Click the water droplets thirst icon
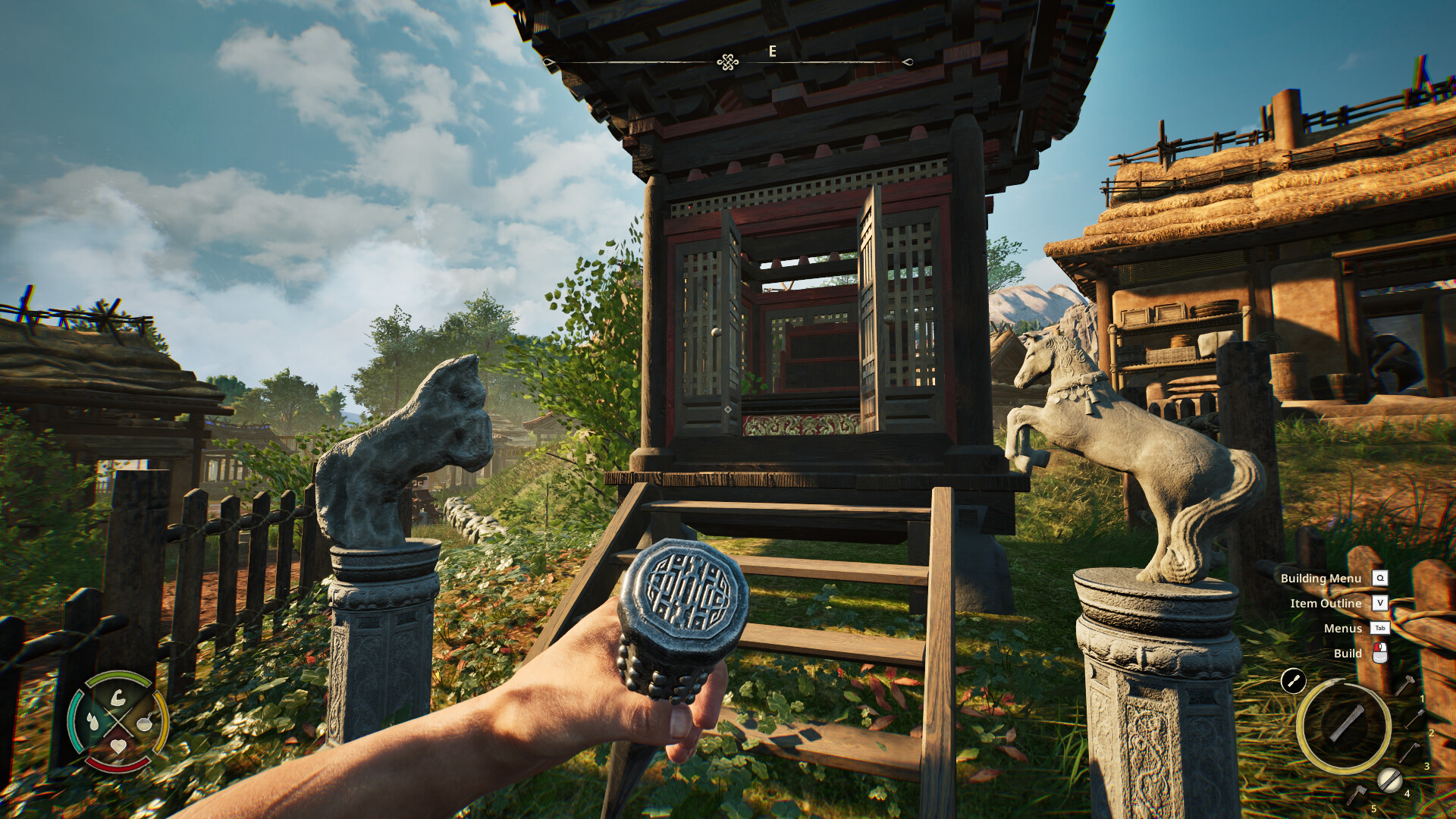 [x=93, y=721]
